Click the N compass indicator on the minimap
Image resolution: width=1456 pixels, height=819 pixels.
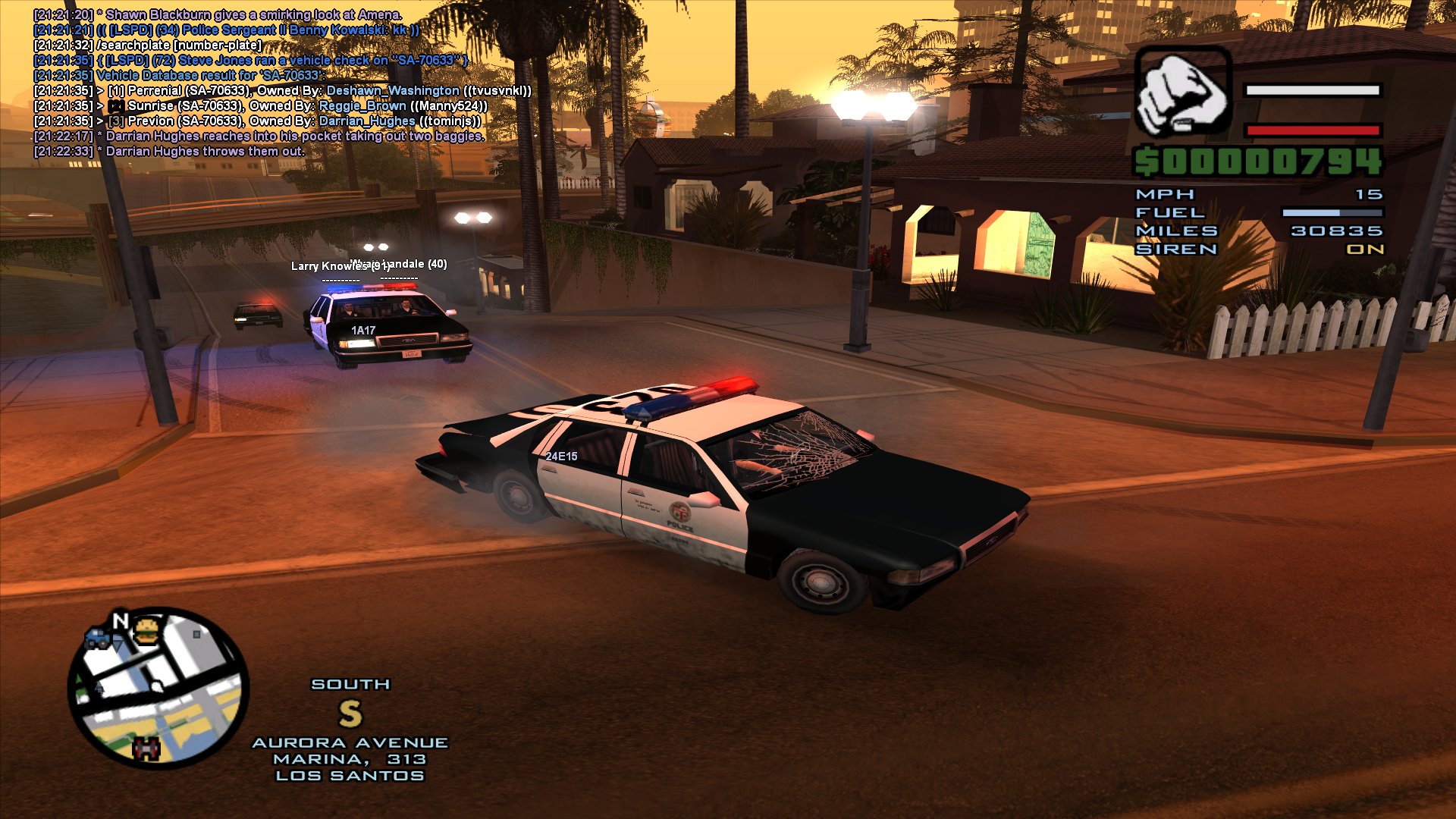coord(119,620)
